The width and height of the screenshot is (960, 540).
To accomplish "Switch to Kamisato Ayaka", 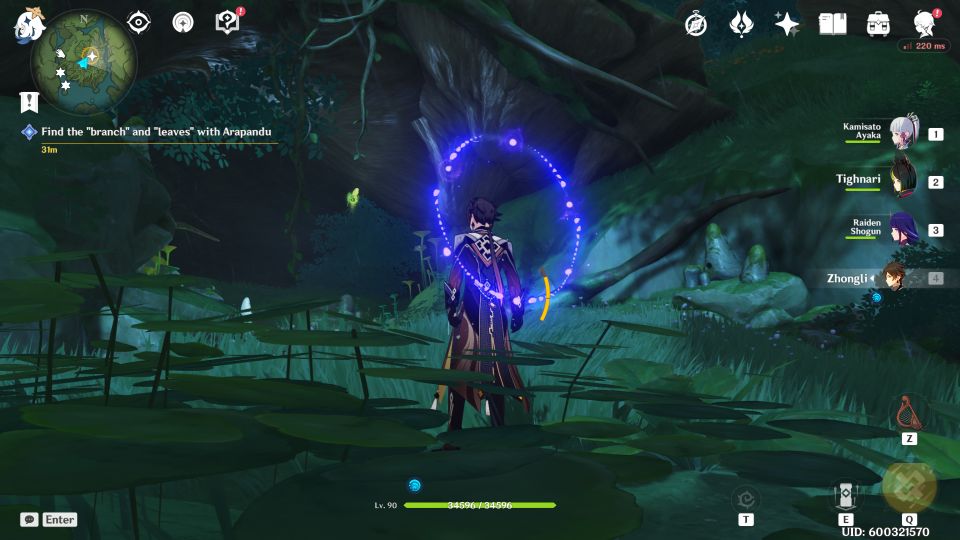I will [903, 133].
